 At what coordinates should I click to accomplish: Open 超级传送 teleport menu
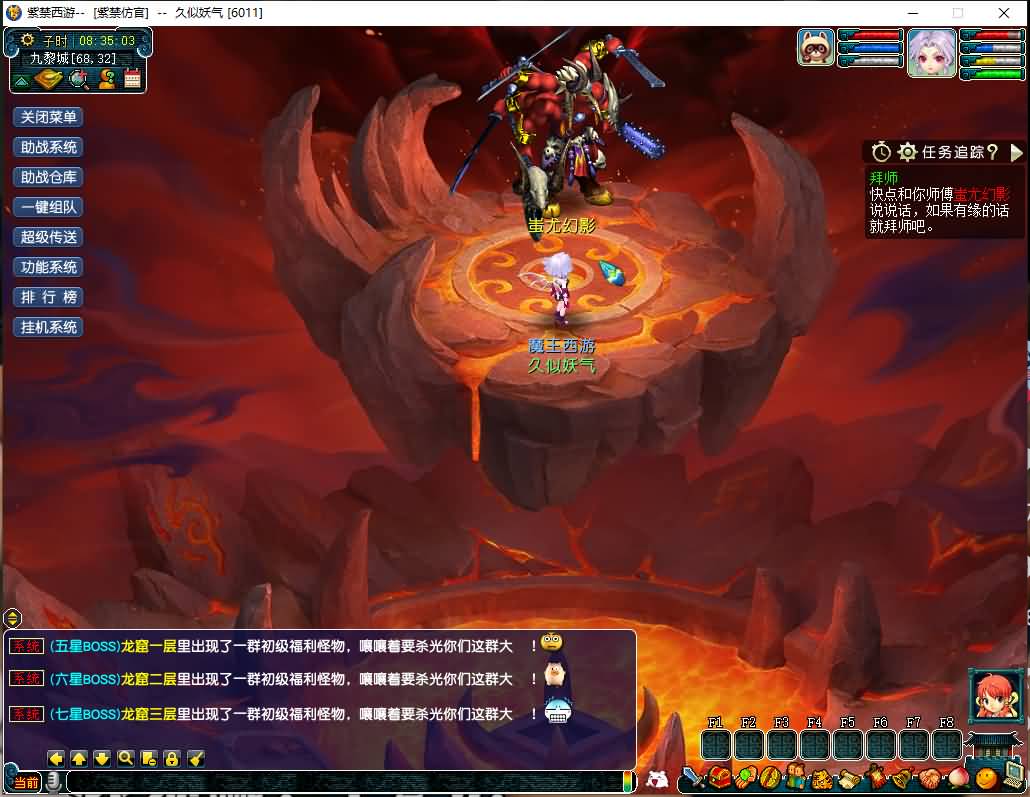tap(48, 237)
